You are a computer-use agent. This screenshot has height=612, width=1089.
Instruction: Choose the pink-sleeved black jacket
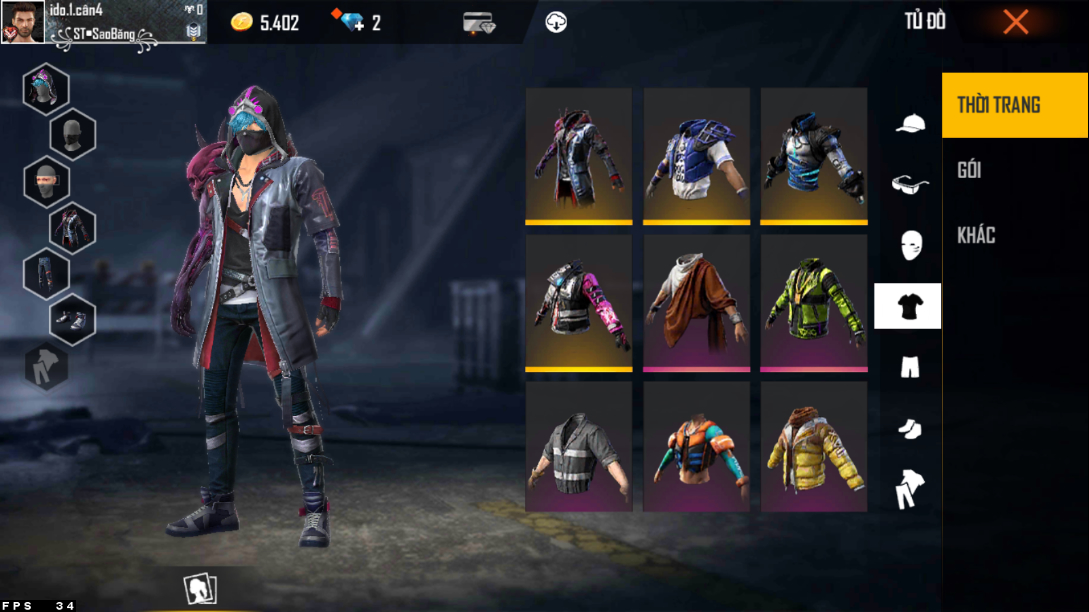pyautogui.click(x=579, y=301)
